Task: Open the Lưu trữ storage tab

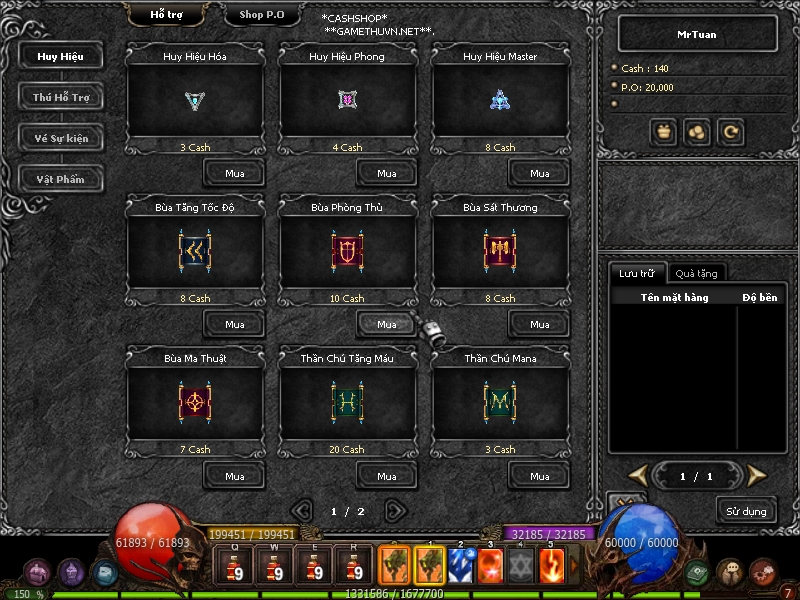Action: tap(637, 273)
